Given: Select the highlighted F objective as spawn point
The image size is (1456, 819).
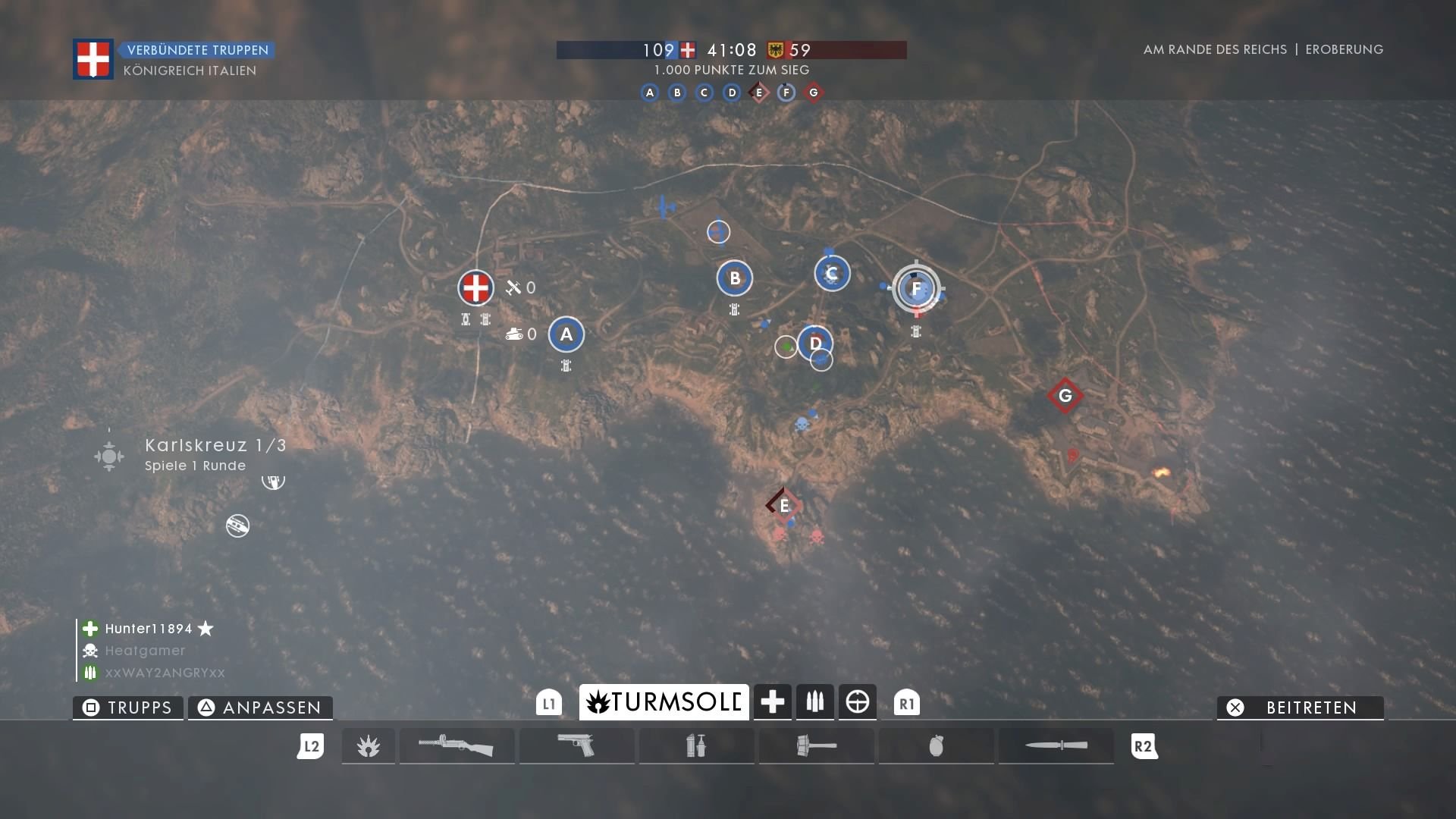Looking at the screenshot, I should point(917,289).
